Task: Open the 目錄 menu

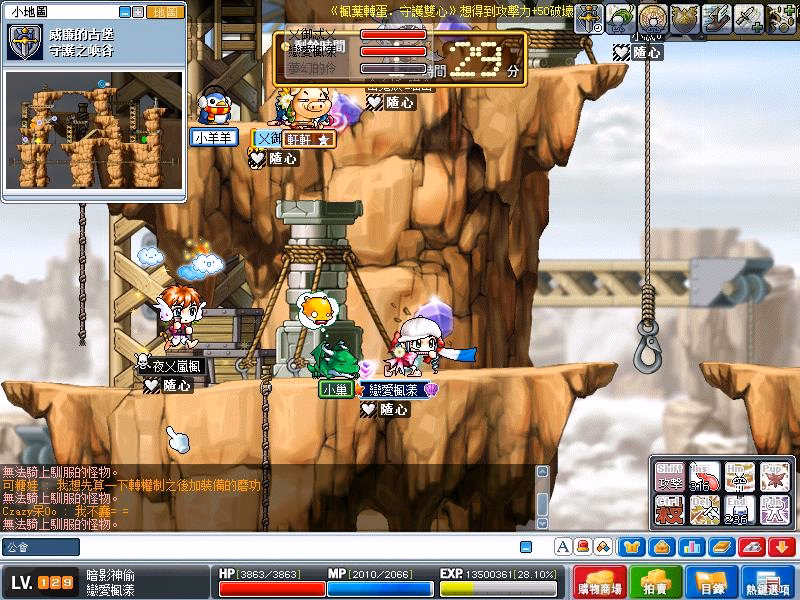Action: (x=711, y=583)
